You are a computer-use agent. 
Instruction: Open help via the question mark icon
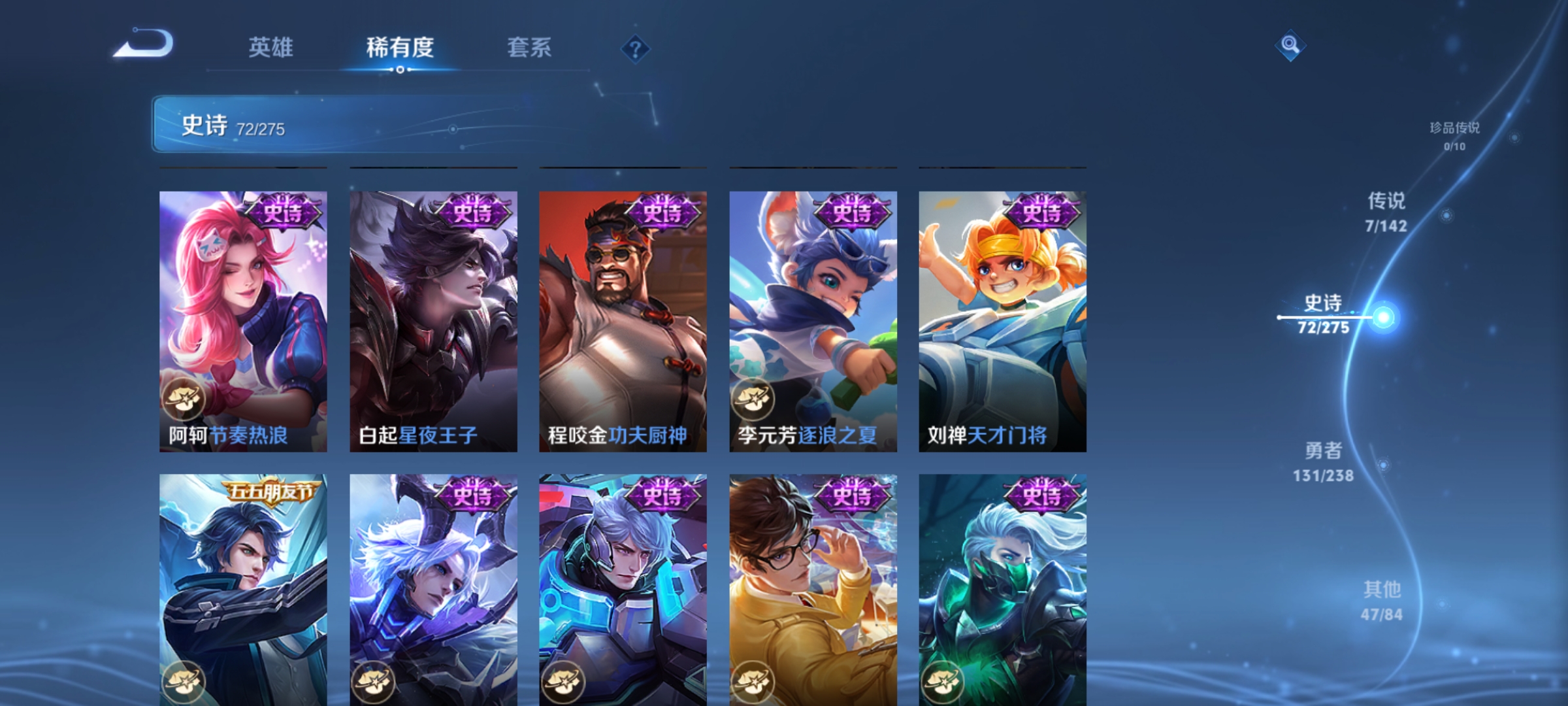635,49
